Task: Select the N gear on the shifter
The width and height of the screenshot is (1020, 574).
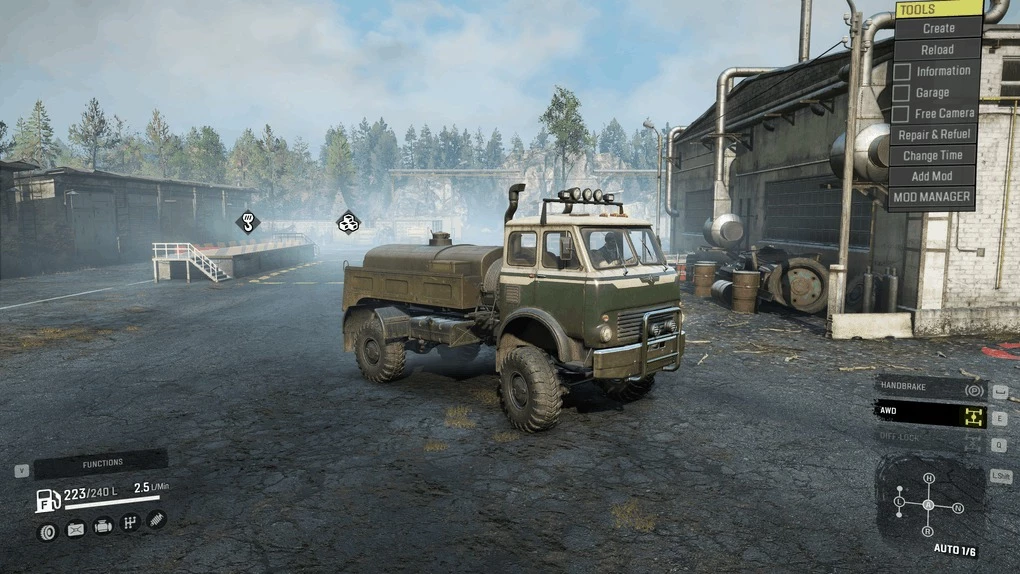Action: point(958,508)
